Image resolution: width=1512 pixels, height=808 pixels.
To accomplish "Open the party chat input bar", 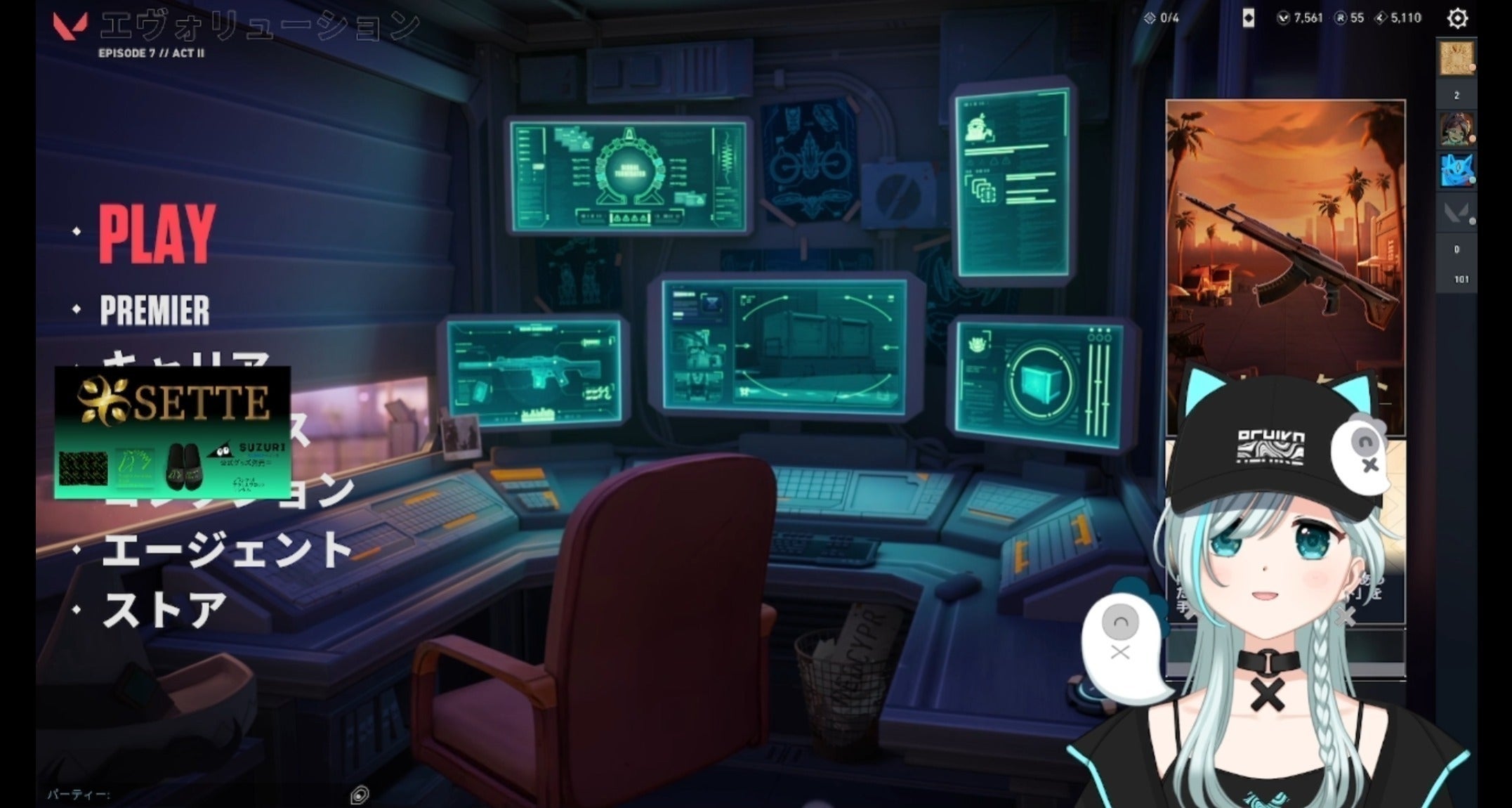I will (x=197, y=795).
